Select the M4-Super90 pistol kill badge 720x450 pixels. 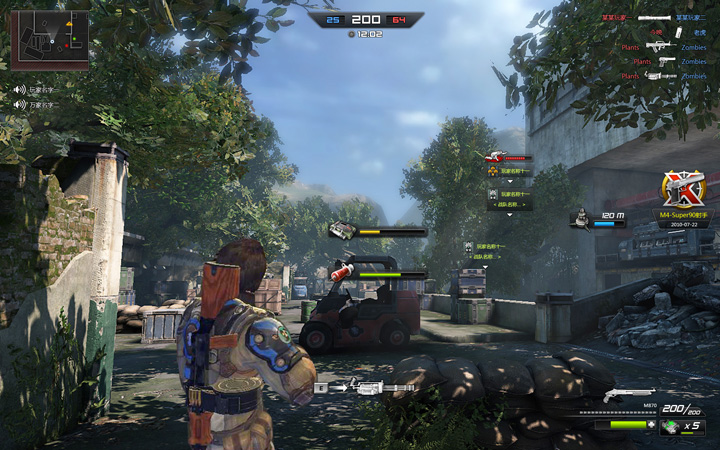click(684, 188)
